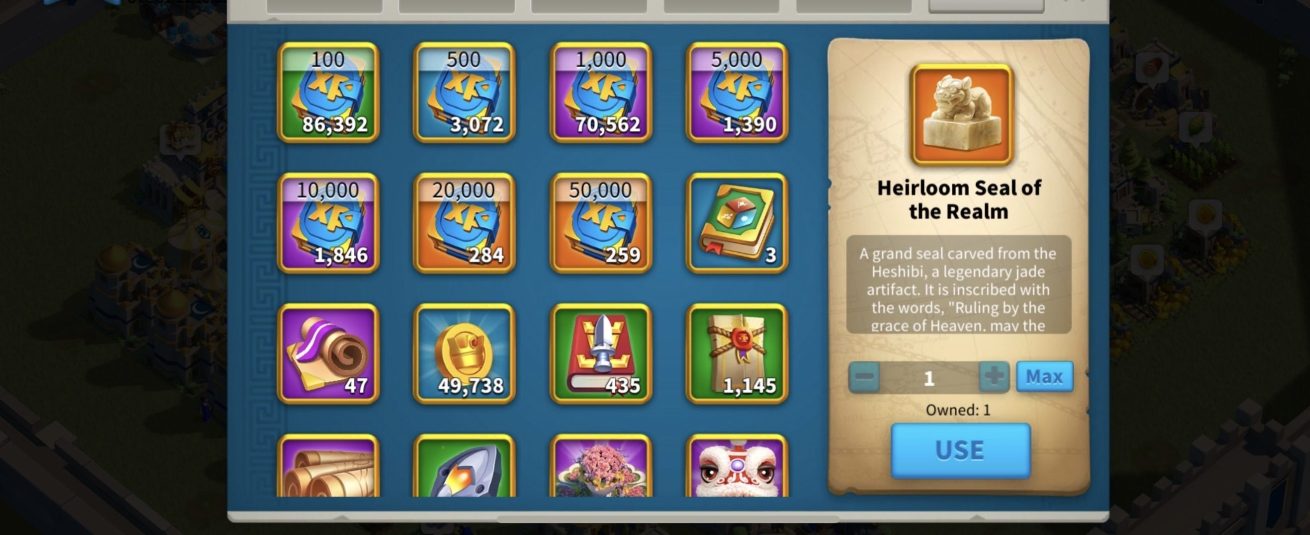Increase quantity with the plus button
This screenshot has width=1310, height=535.
point(994,378)
